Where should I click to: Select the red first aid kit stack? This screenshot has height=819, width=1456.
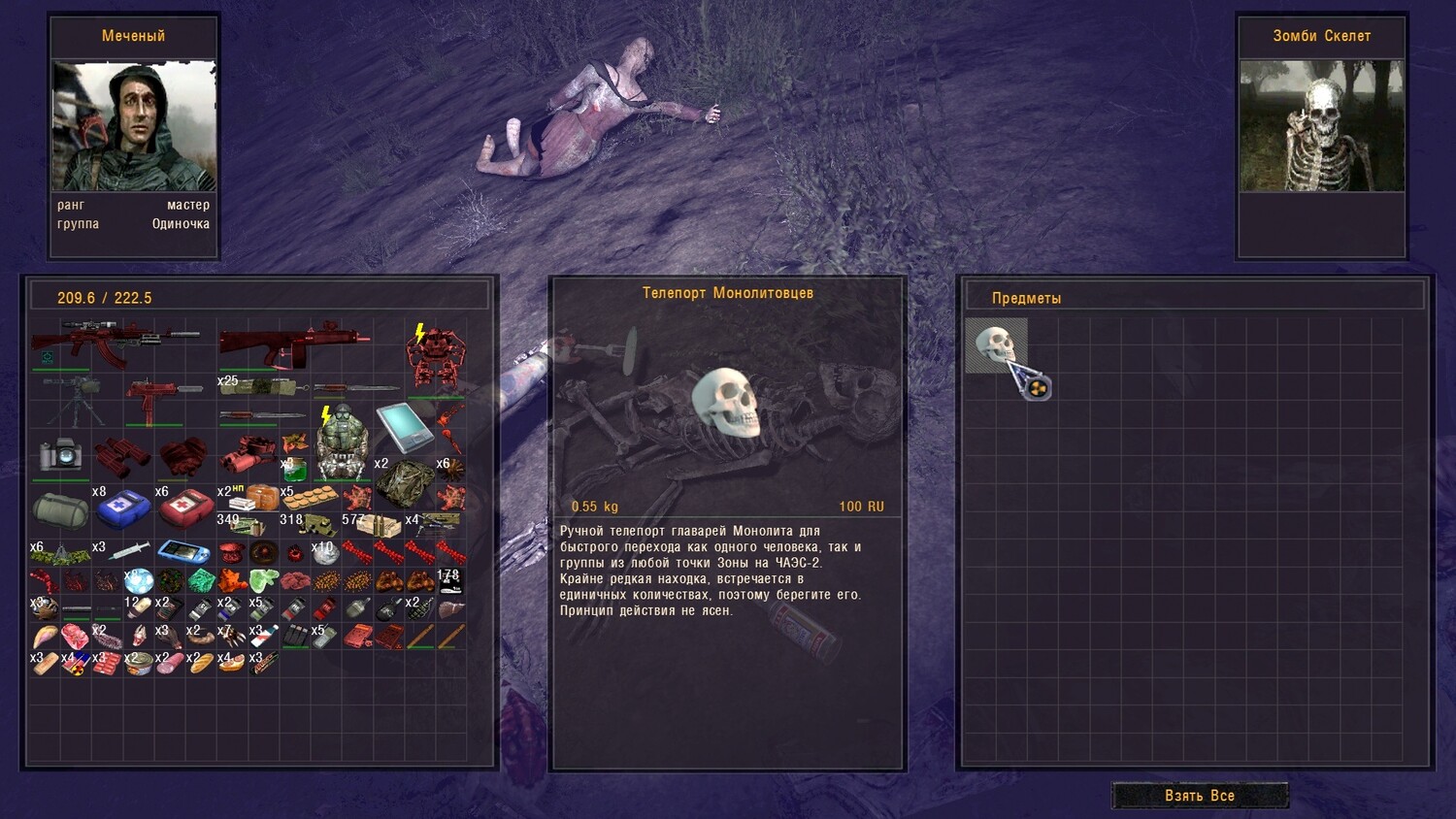[x=184, y=508]
